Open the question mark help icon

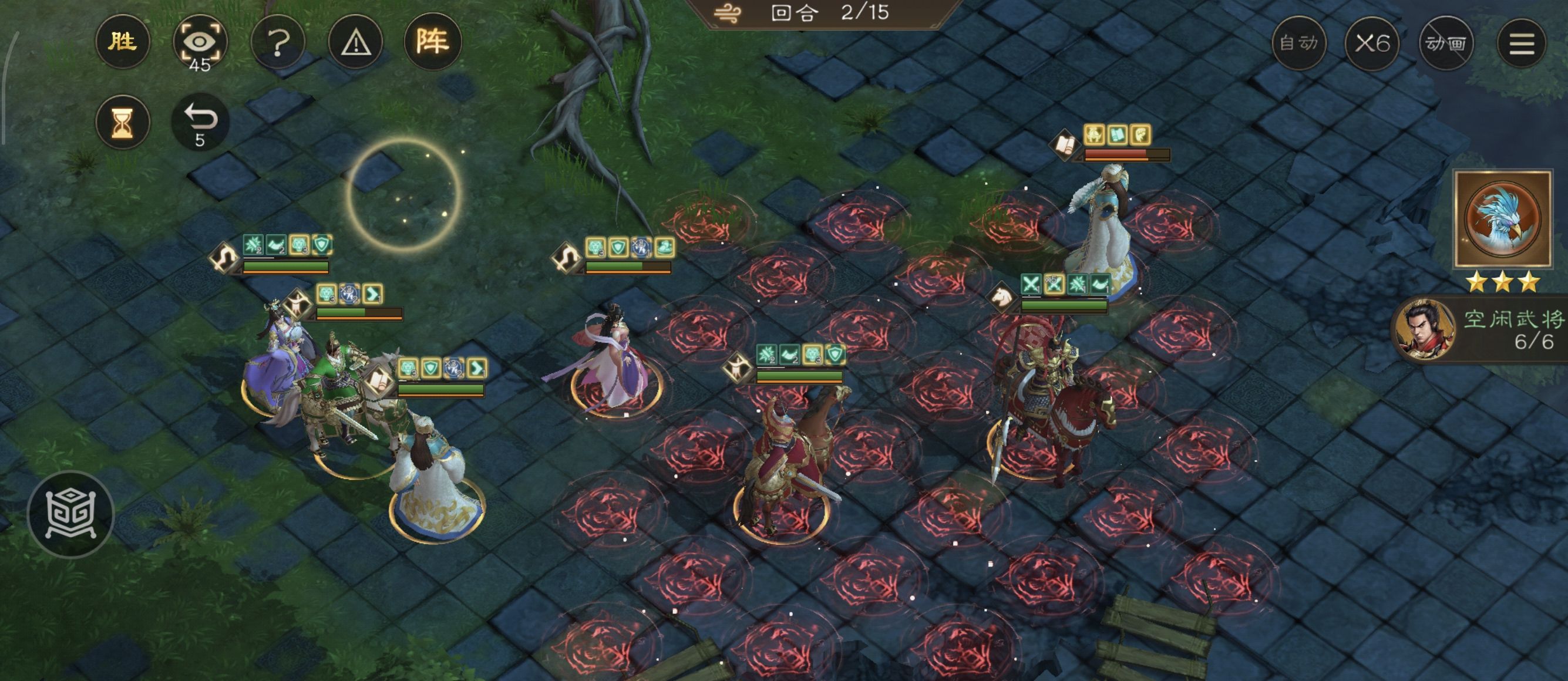(278, 41)
